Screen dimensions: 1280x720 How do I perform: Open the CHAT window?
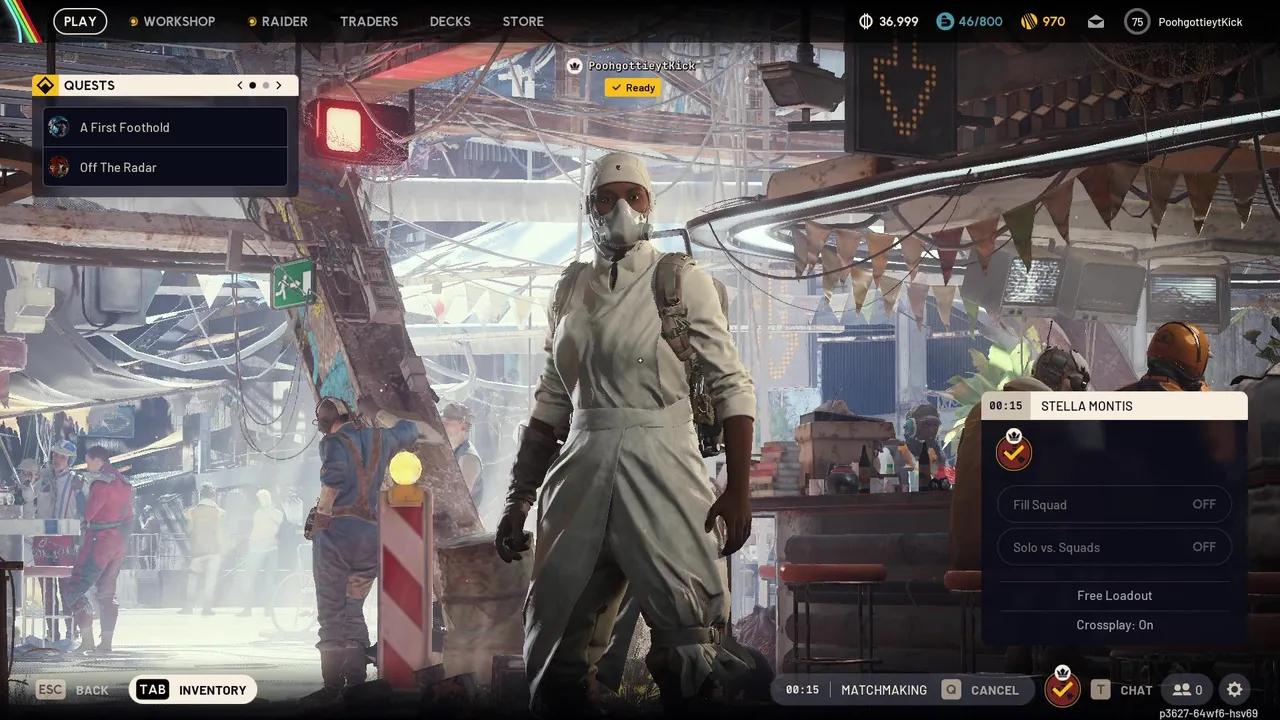point(1136,690)
